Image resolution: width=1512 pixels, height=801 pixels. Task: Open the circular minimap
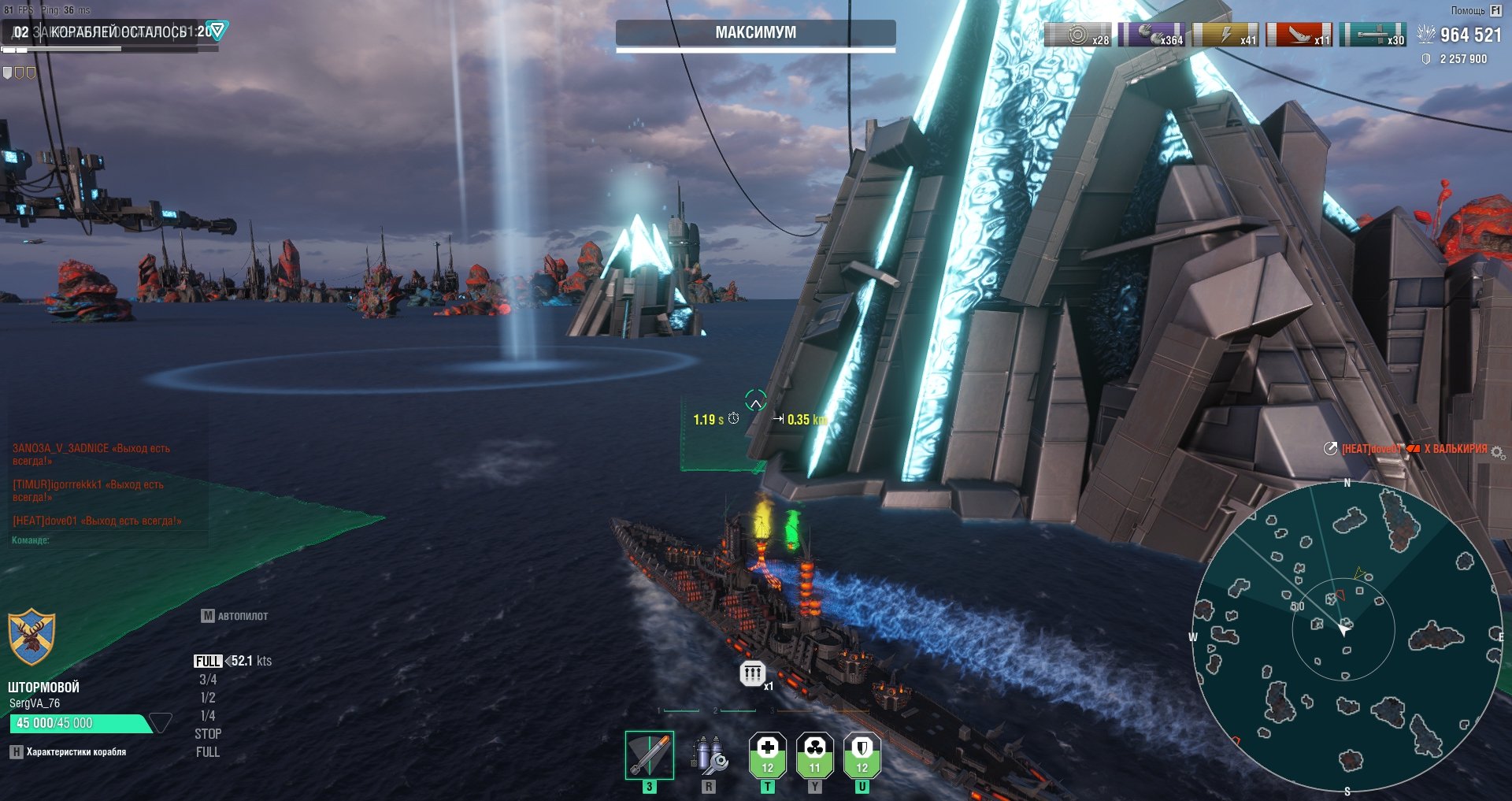click(x=1347, y=636)
